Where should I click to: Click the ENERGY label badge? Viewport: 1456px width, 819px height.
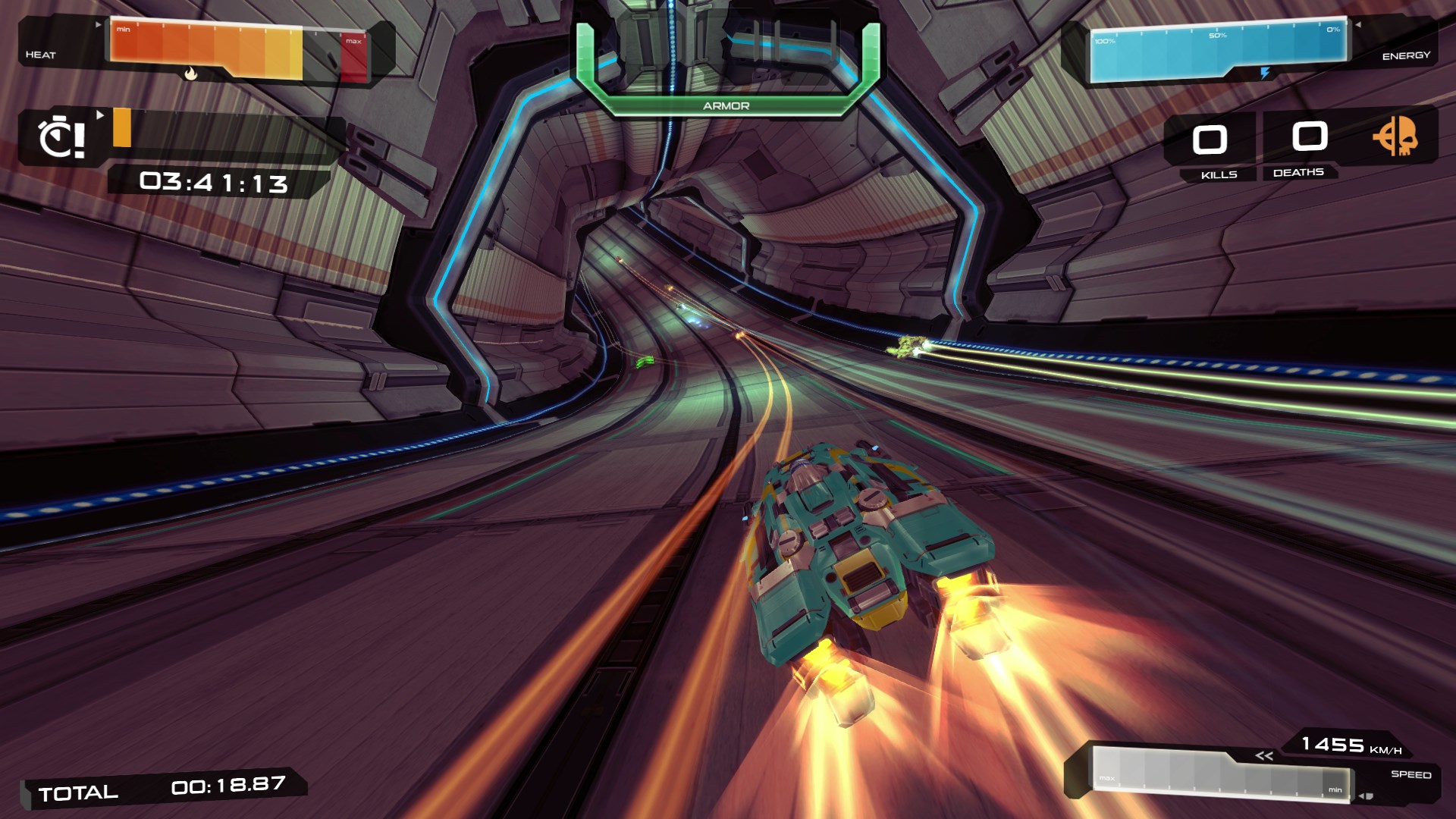tap(1409, 55)
